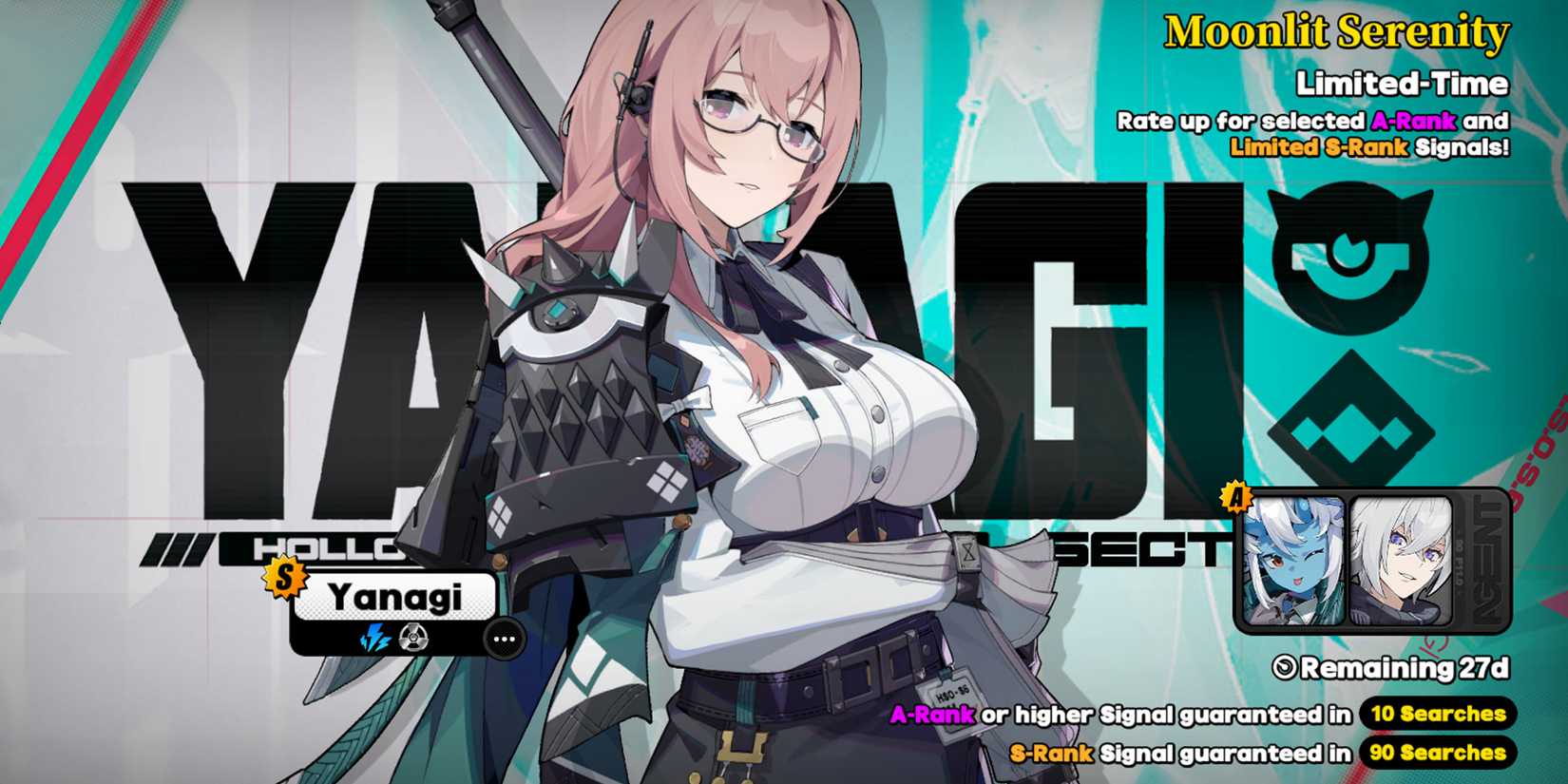Click the Yanagi nameplate

point(394,597)
